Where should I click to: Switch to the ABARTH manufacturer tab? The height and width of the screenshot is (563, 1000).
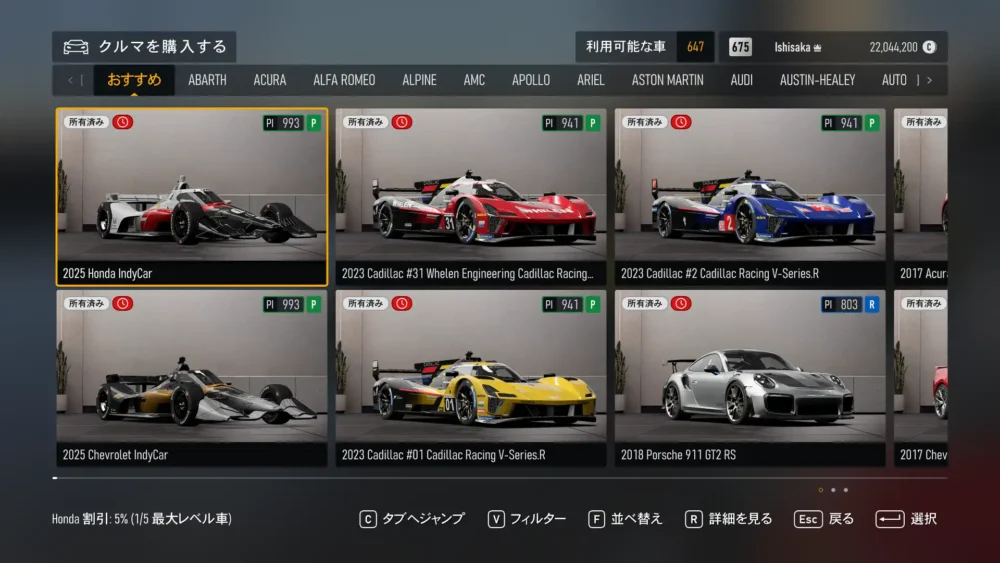(207, 80)
